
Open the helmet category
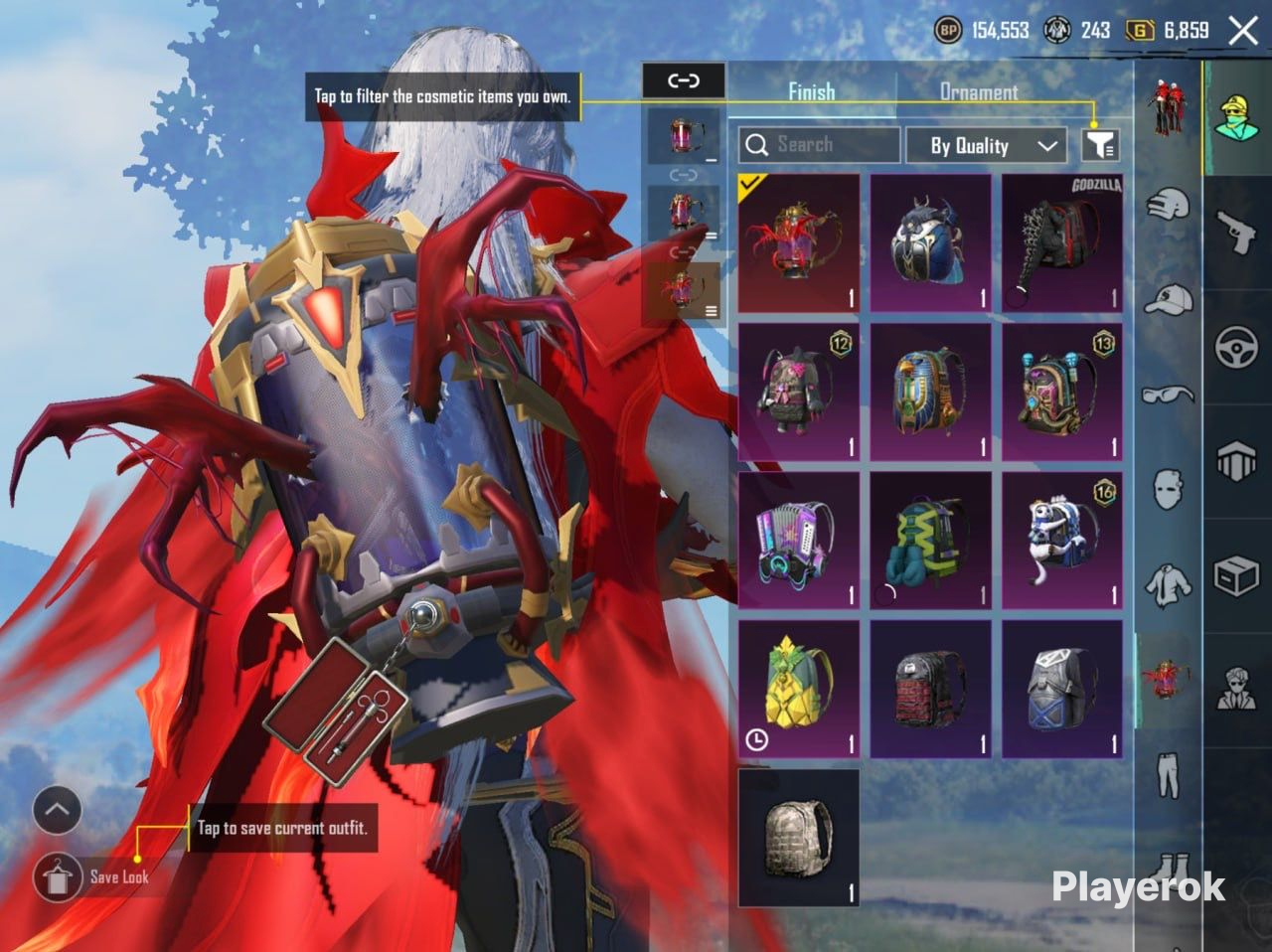(x=1168, y=207)
